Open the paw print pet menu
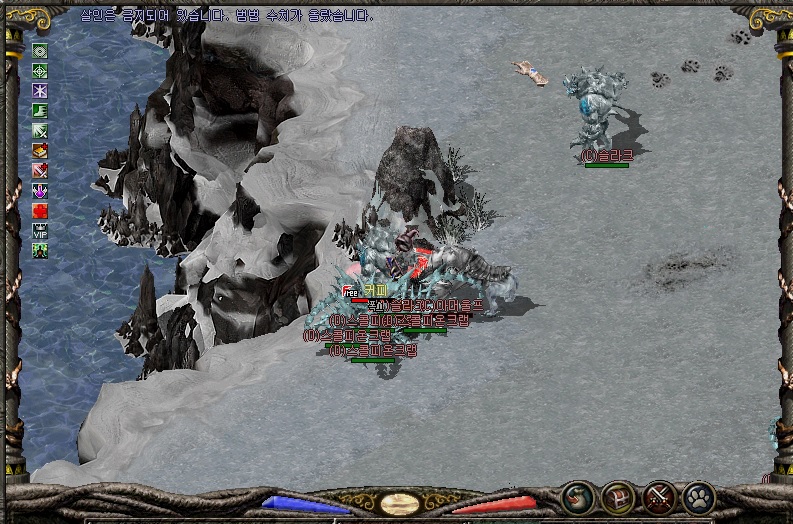Image resolution: width=793 pixels, height=524 pixels. point(698,496)
